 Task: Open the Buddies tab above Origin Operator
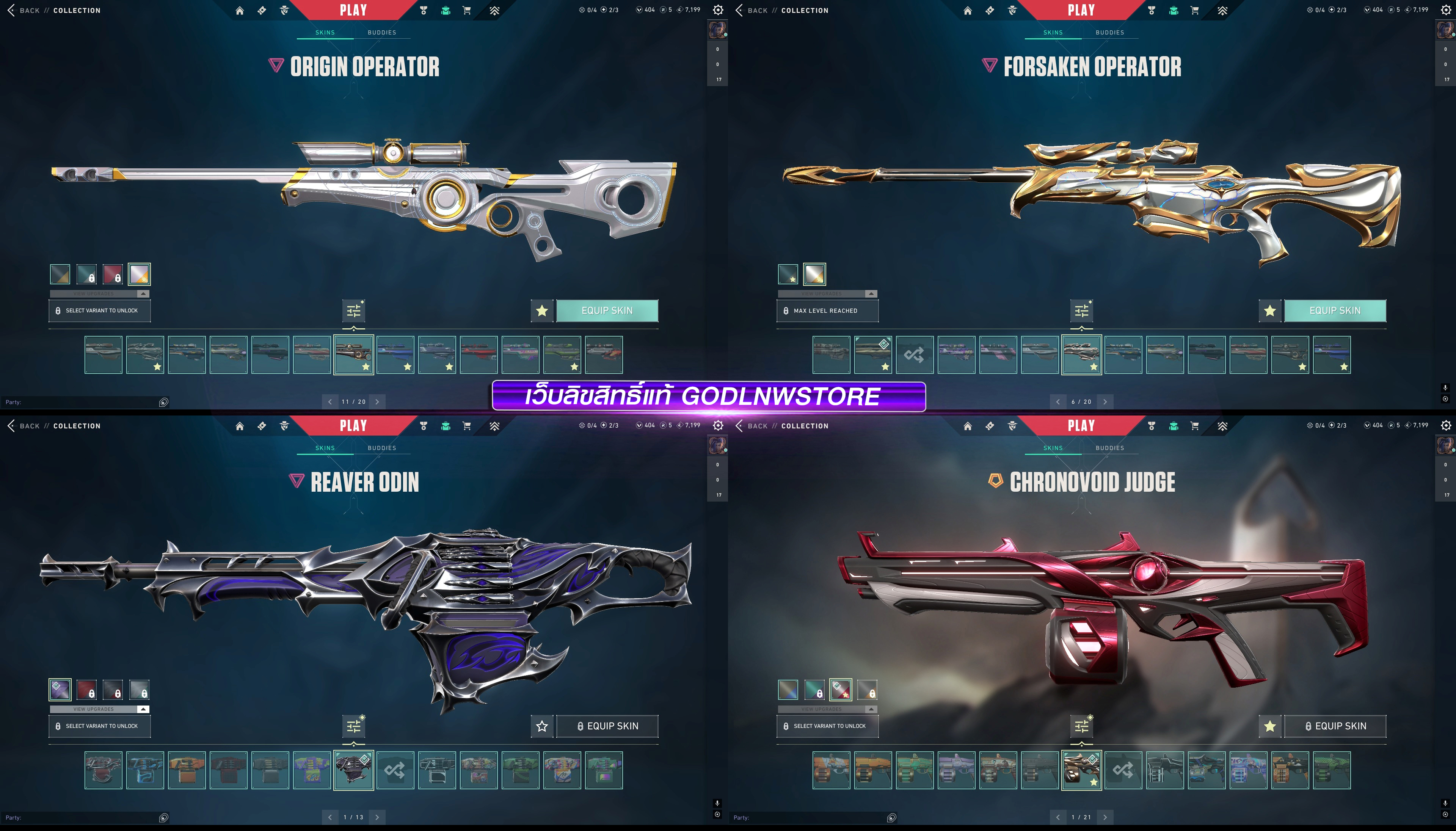382,33
